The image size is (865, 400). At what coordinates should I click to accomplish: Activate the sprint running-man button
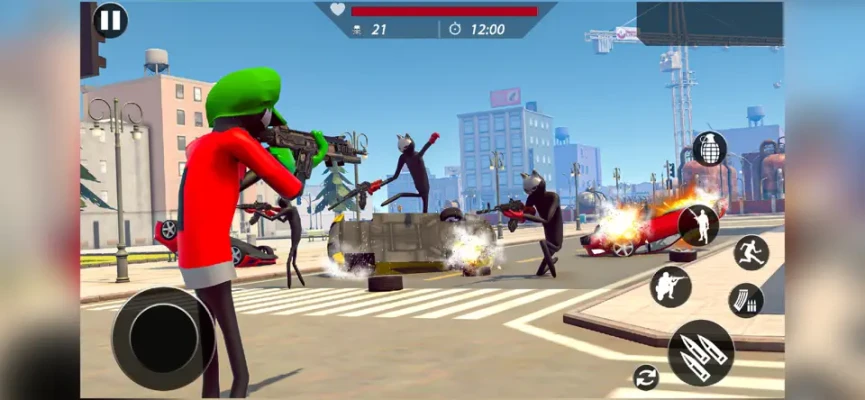point(751,252)
